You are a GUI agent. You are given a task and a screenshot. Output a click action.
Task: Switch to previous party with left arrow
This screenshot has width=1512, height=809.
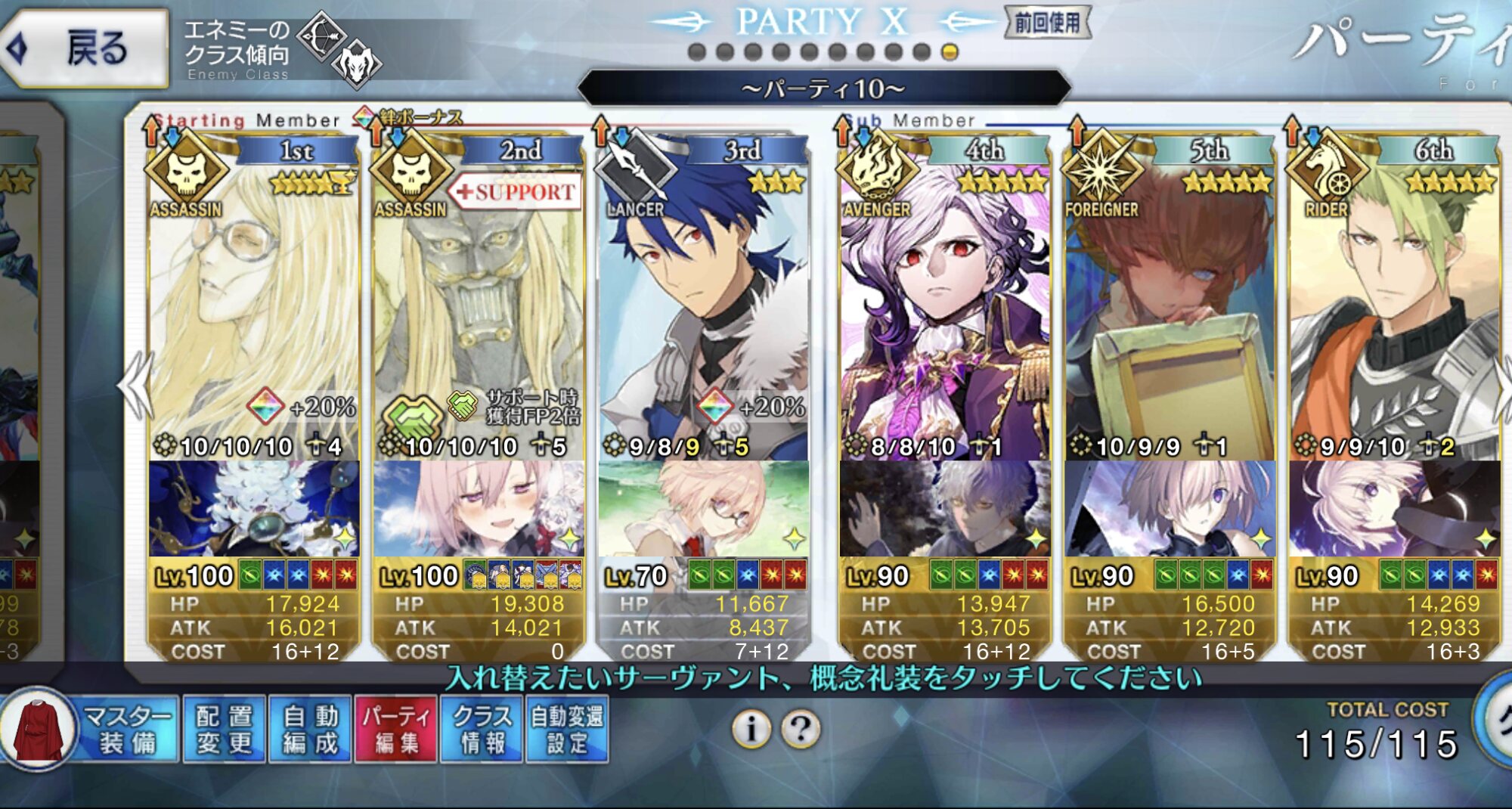tap(136, 386)
